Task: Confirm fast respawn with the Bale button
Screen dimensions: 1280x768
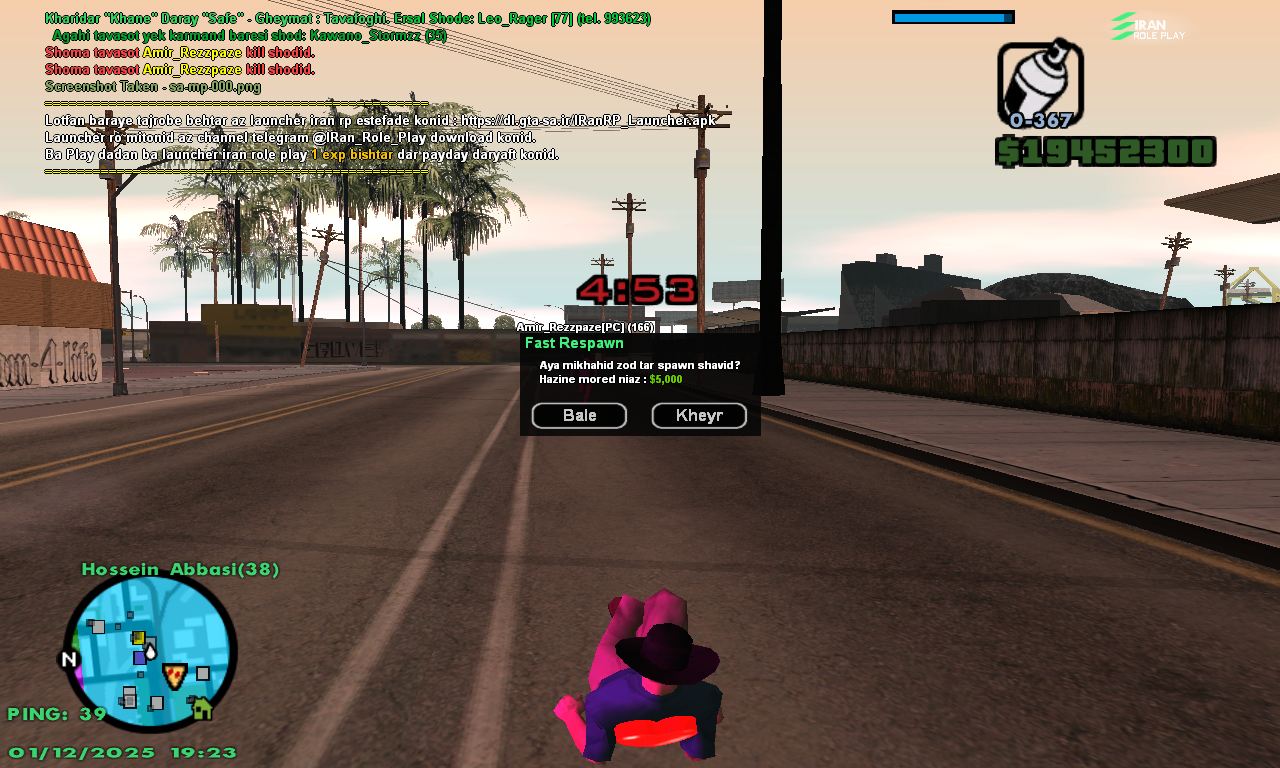Action: [x=579, y=416]
